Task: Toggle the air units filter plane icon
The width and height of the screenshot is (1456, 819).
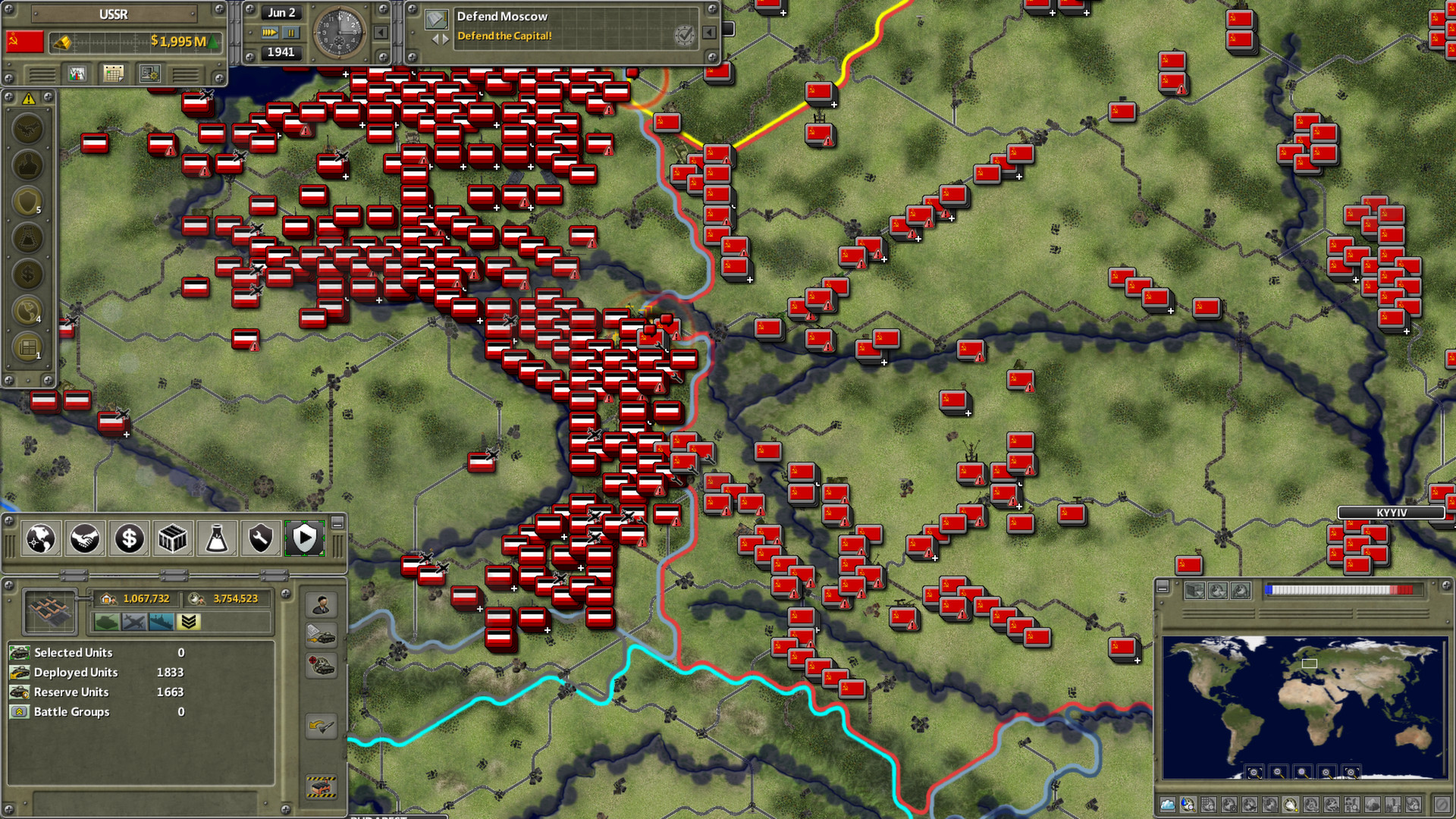Action: pyautogui.click(x=135, y=621)
